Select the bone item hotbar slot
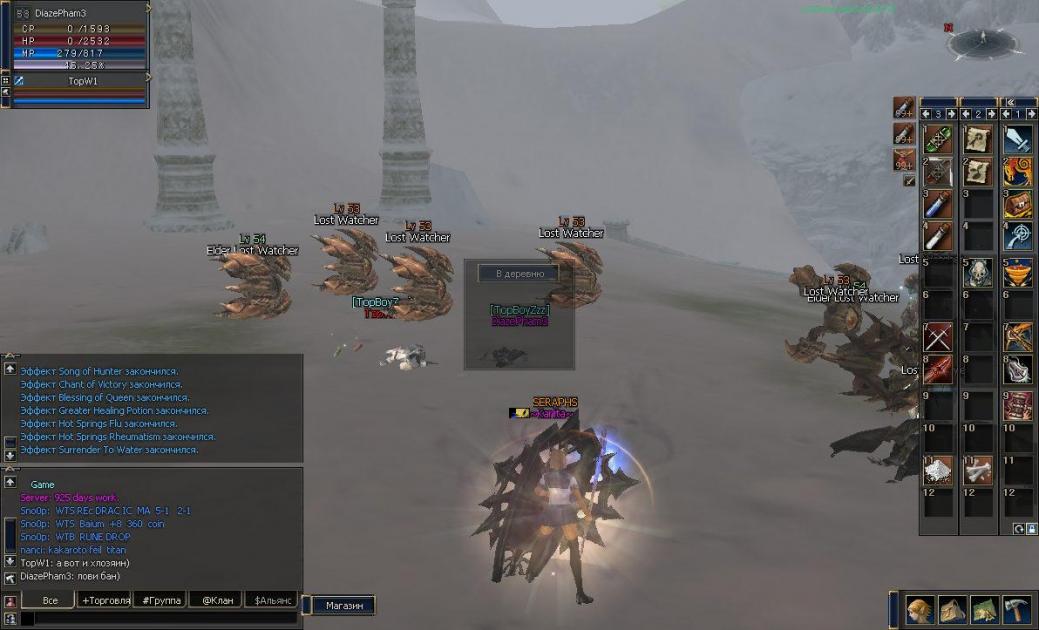Image resolution: width=1039 pixels, height=630 pixels. click(977, 468)
